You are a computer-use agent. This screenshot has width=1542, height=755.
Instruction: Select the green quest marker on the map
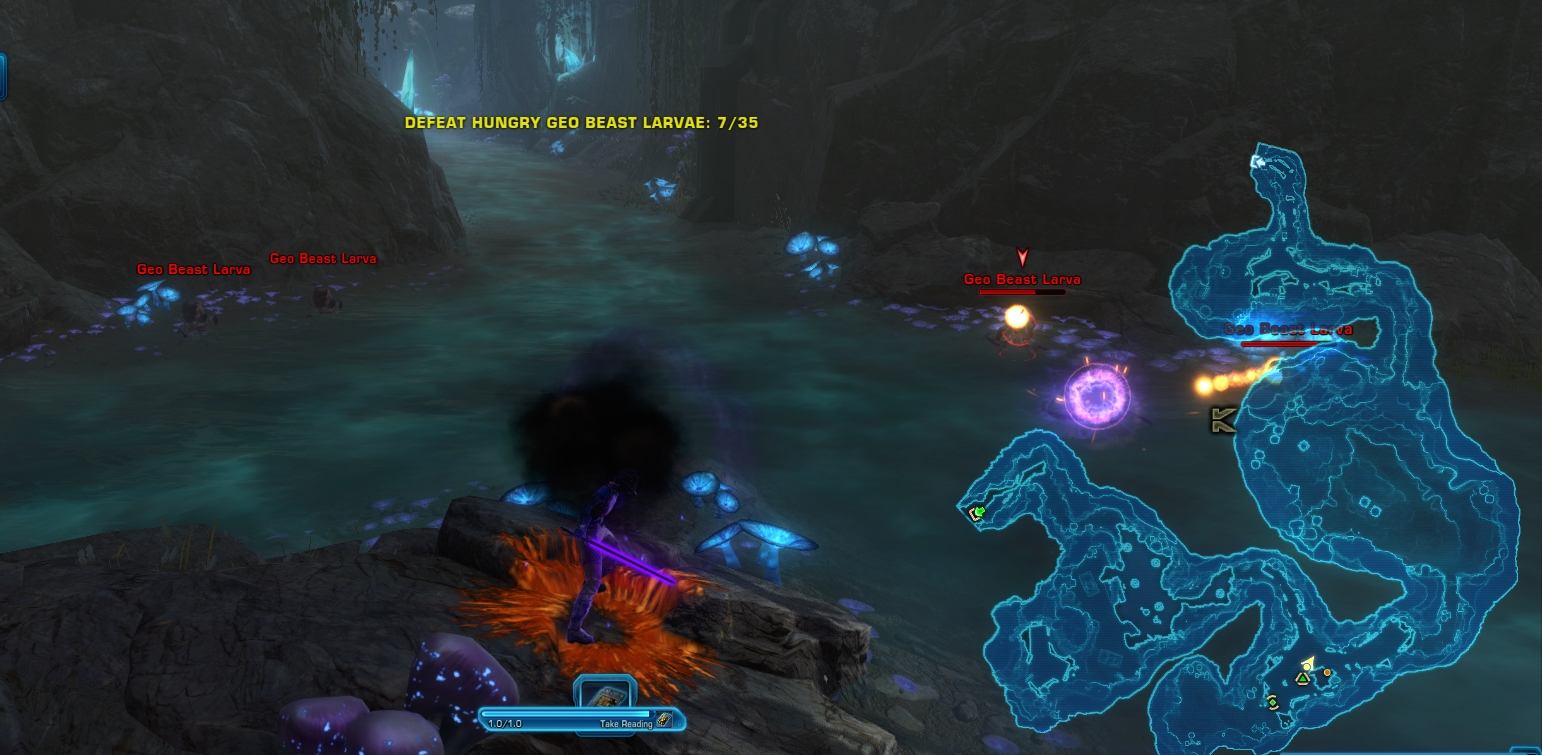tap(978, 513)
